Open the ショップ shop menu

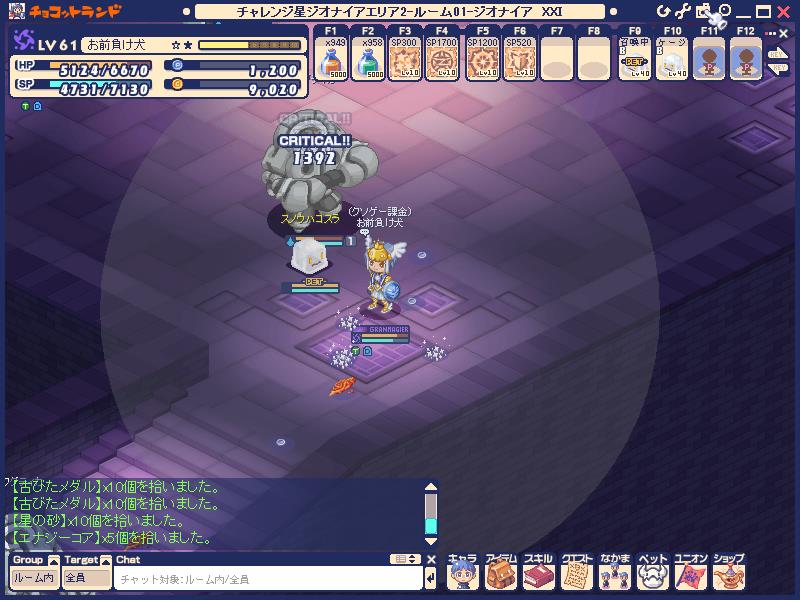tap(728, 573)
